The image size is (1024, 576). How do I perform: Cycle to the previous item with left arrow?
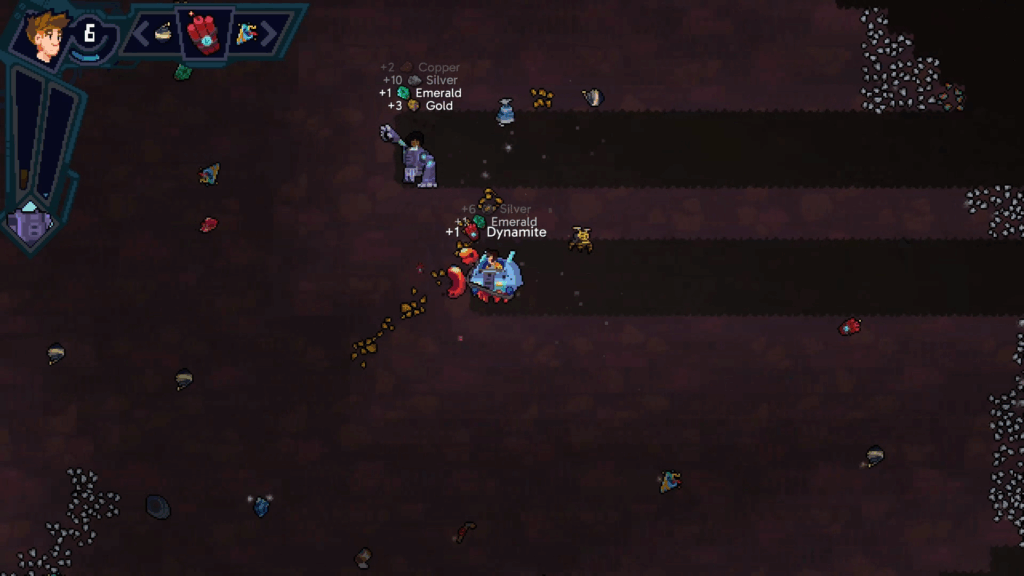(x=141, y=34)
